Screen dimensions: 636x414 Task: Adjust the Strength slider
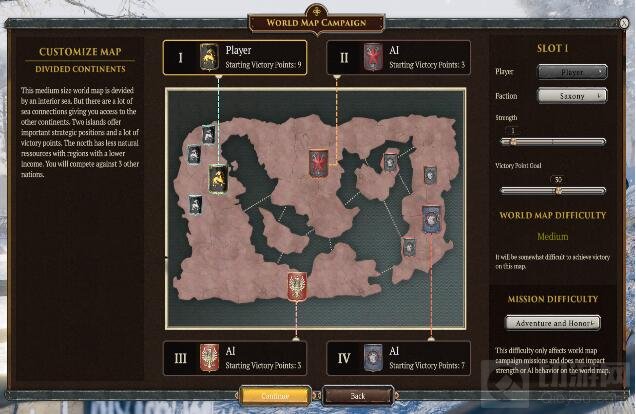pos(515,141)
